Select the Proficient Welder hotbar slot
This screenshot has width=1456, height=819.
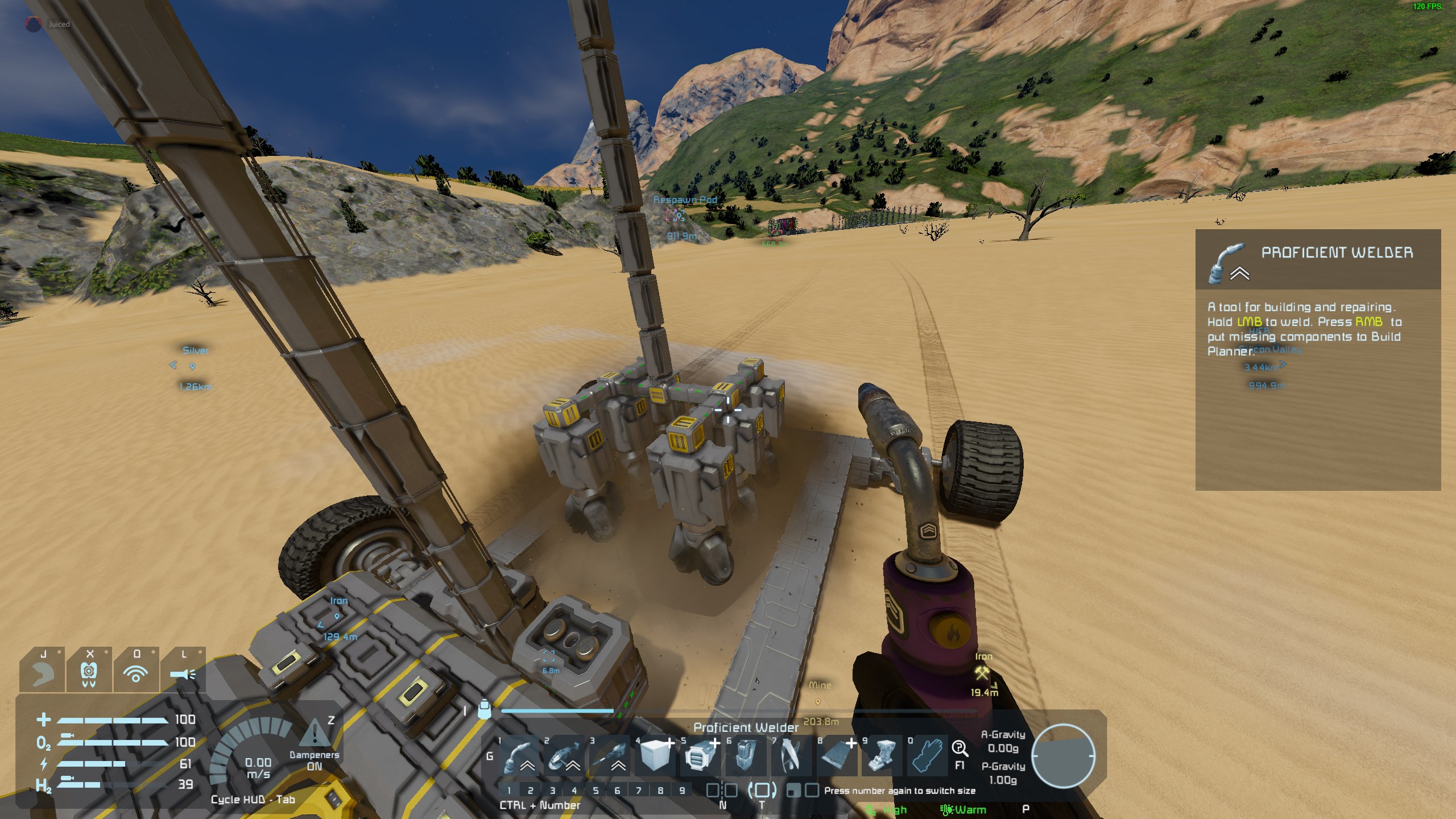519,756
